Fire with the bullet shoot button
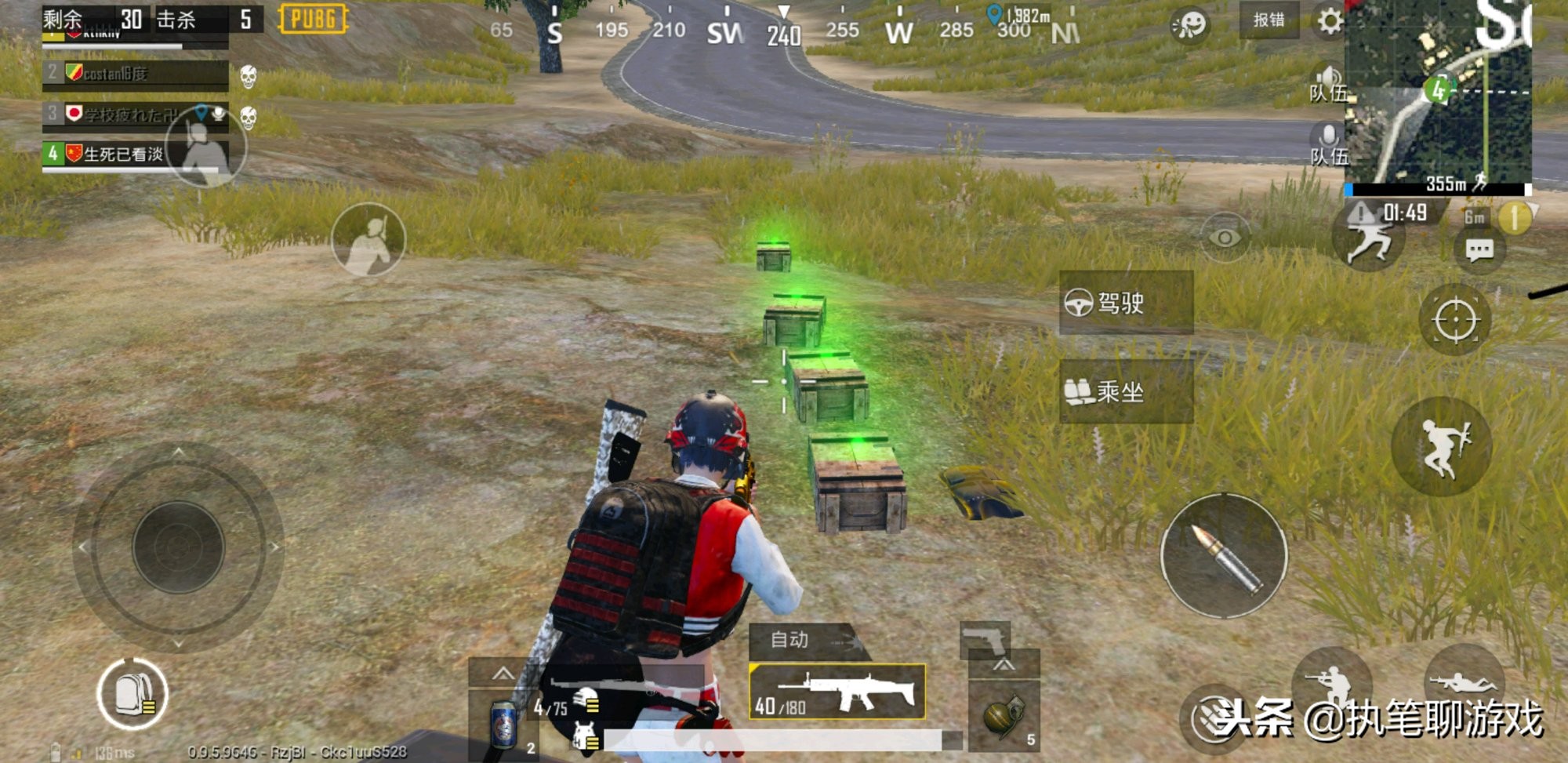Viewport: 1568px width, 763px height. pos(1223,556)
